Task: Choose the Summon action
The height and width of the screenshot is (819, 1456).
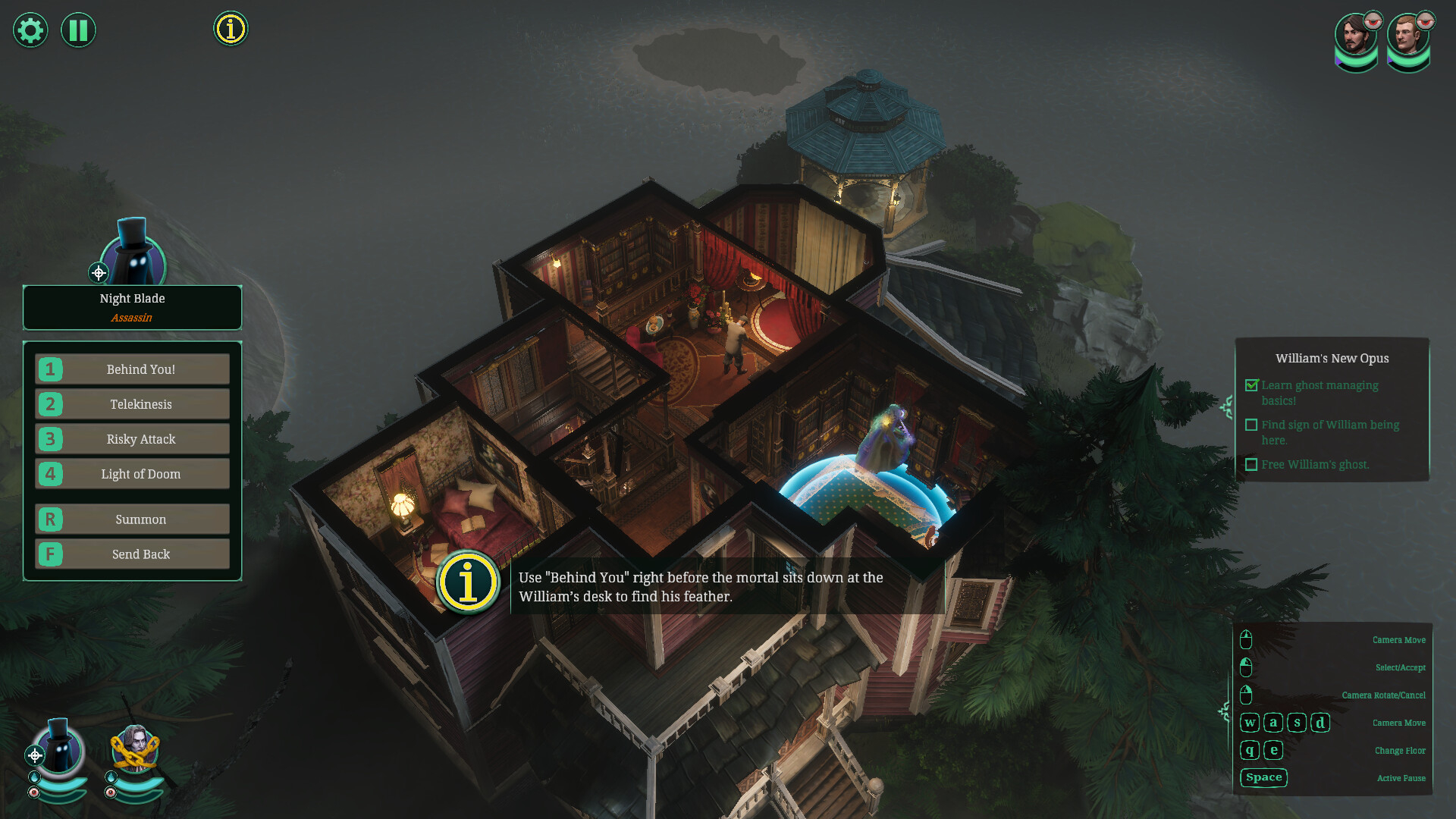Action: [x=133, y=519]
